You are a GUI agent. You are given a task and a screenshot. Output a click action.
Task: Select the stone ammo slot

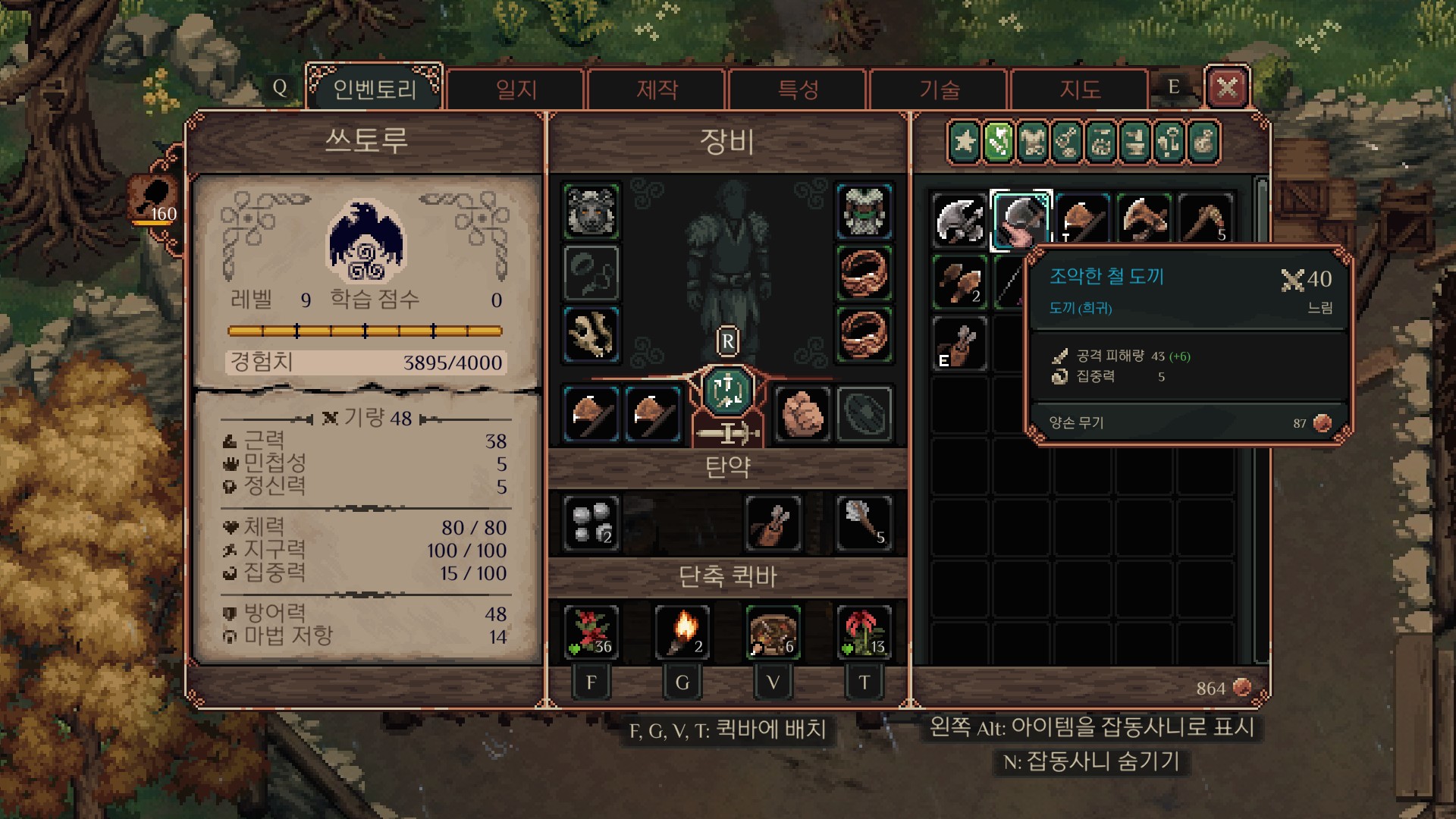(591, 523)
